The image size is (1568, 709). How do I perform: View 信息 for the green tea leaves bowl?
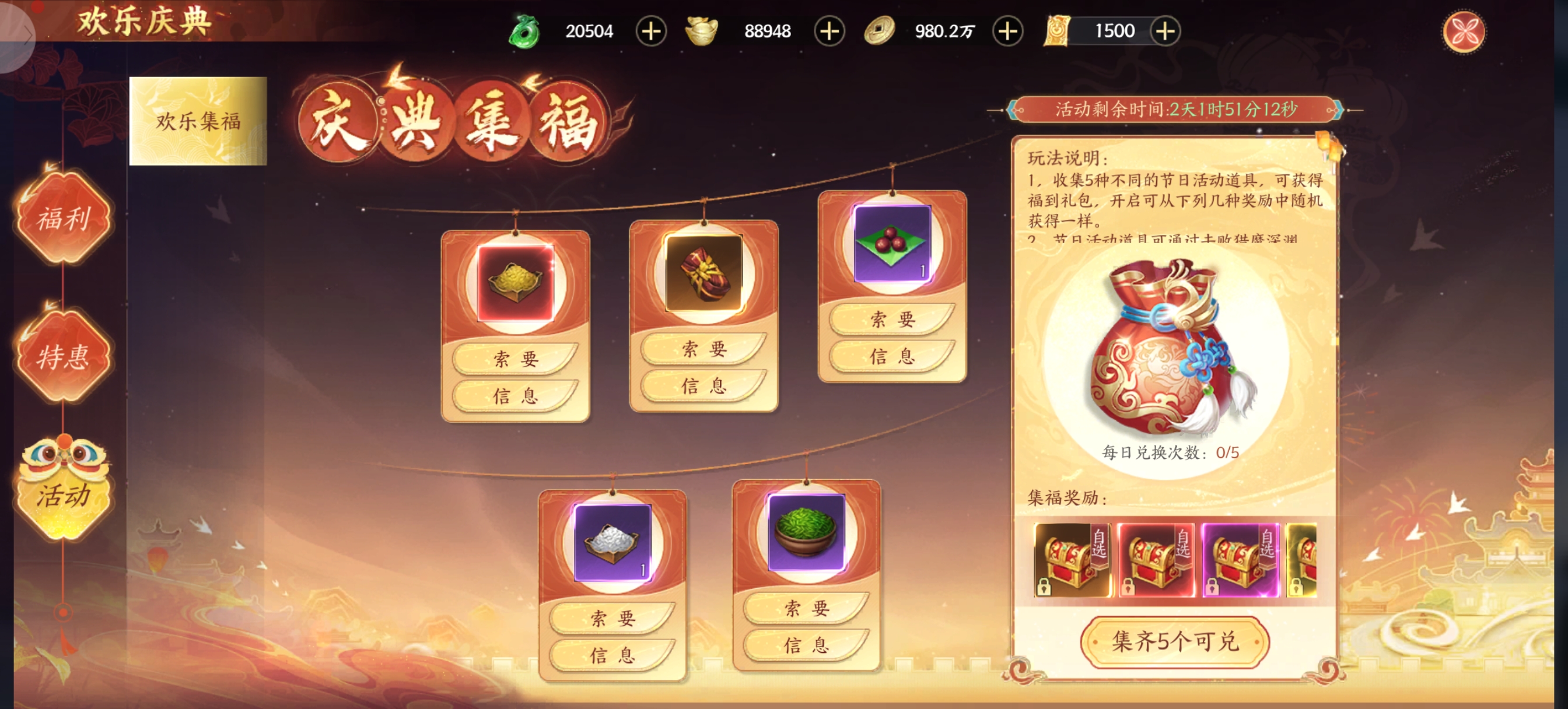806,644
